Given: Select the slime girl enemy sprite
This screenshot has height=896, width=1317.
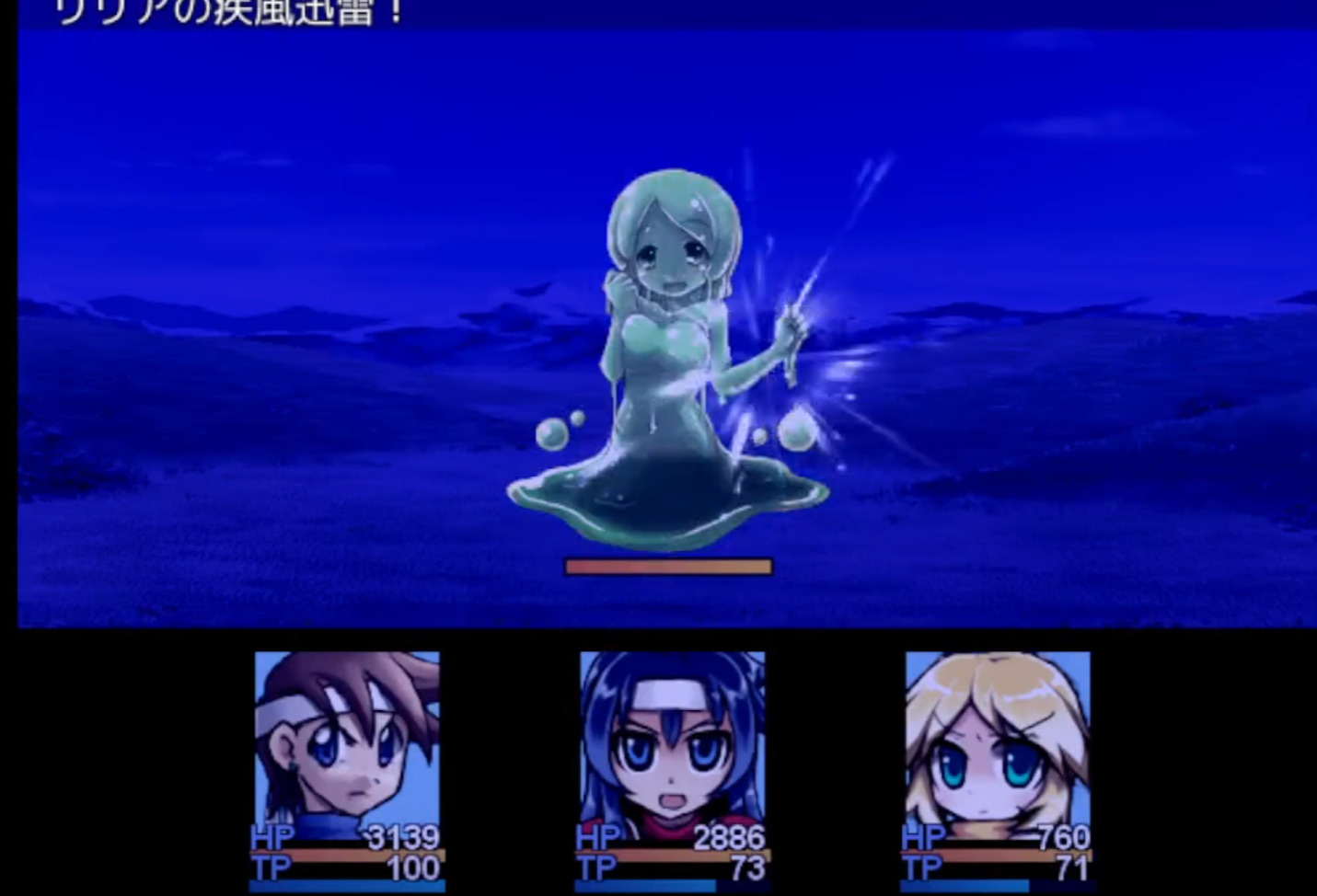Looking at the screenshot, I should click(672, 350).
